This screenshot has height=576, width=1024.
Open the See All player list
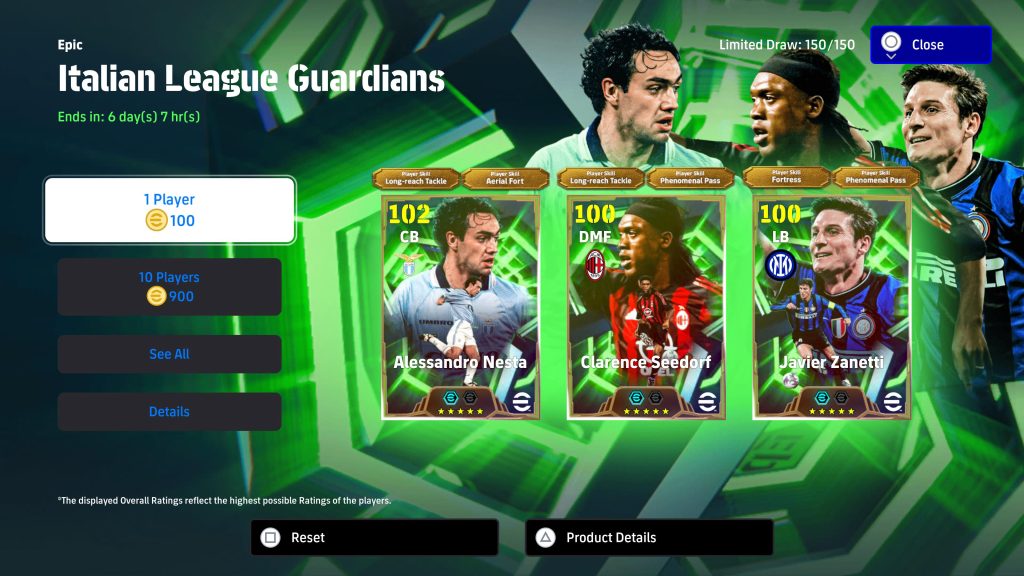169,354
